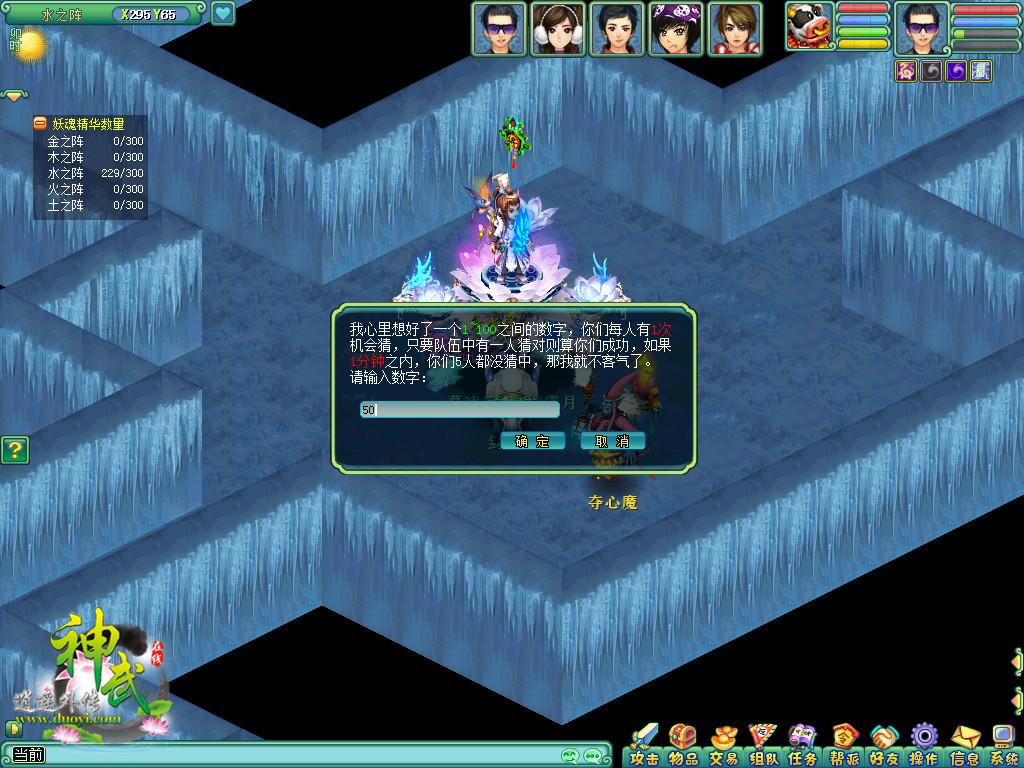Select the teammate with purple skull bandana
This screenshot has height=768, width=1024.
pyautogui.click(x=676, y=29)
